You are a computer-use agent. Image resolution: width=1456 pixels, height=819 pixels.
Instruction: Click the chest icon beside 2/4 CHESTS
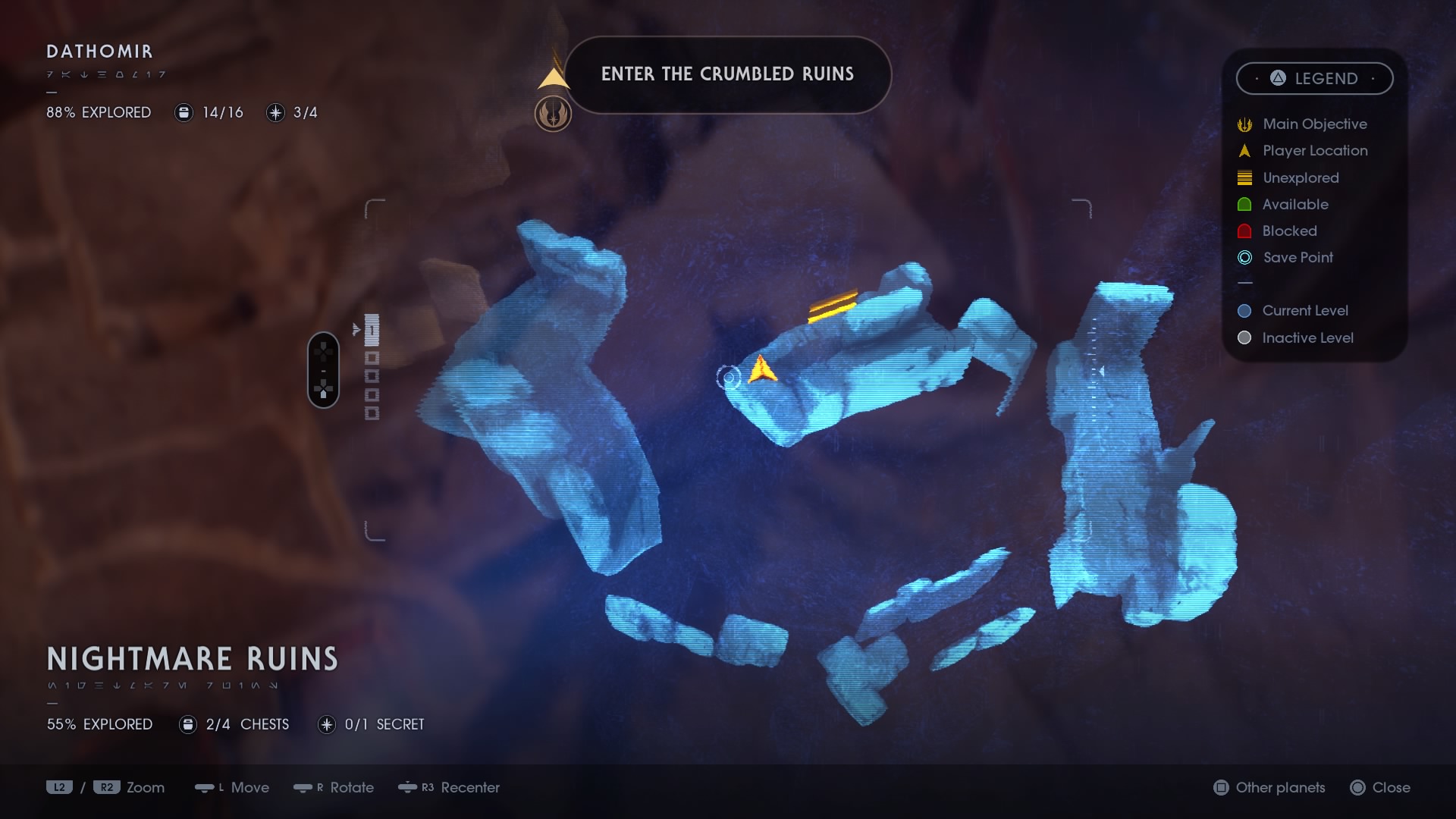point(187,724)
